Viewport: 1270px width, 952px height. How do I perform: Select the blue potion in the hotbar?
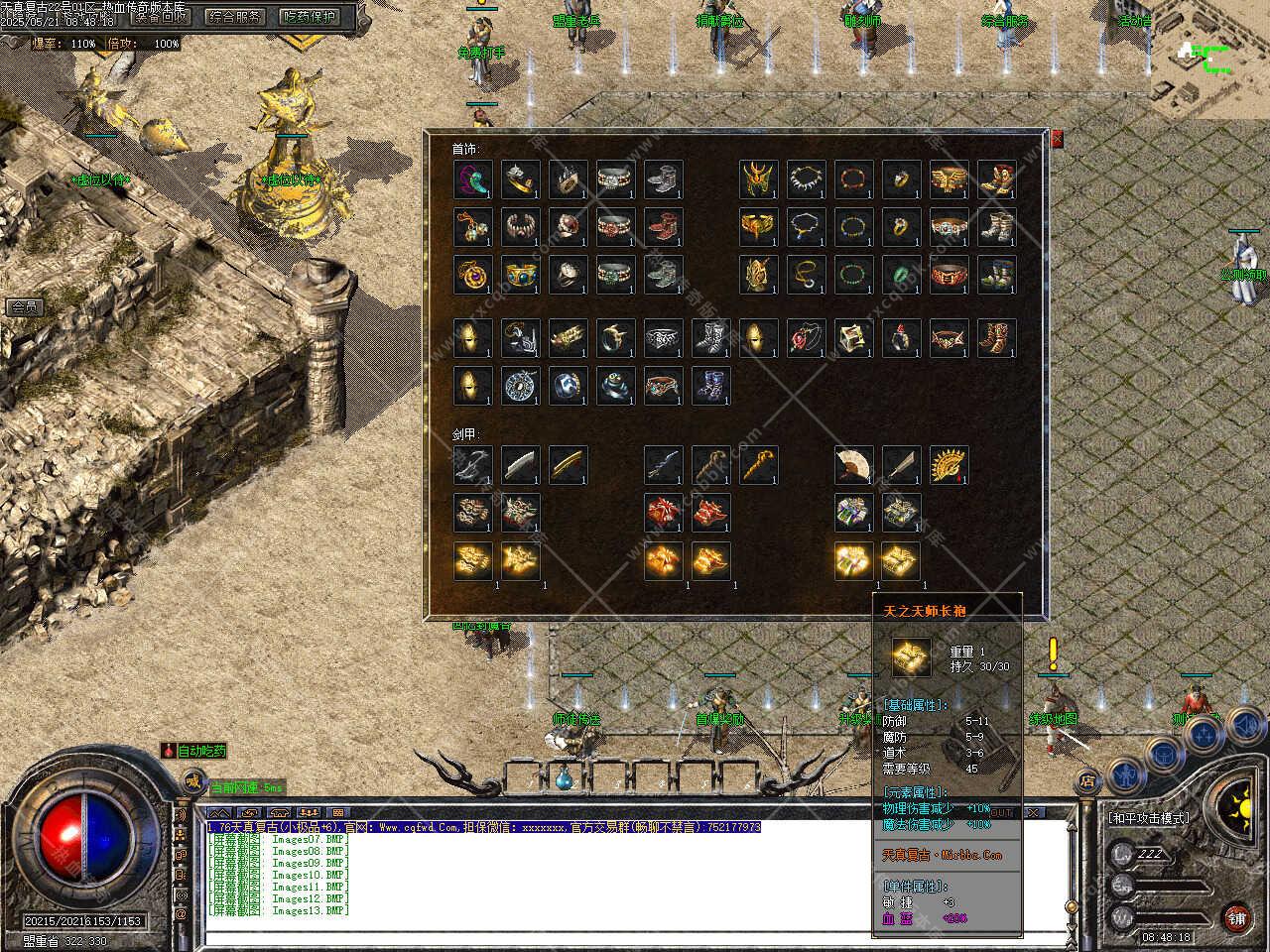(x=566, y=776)
